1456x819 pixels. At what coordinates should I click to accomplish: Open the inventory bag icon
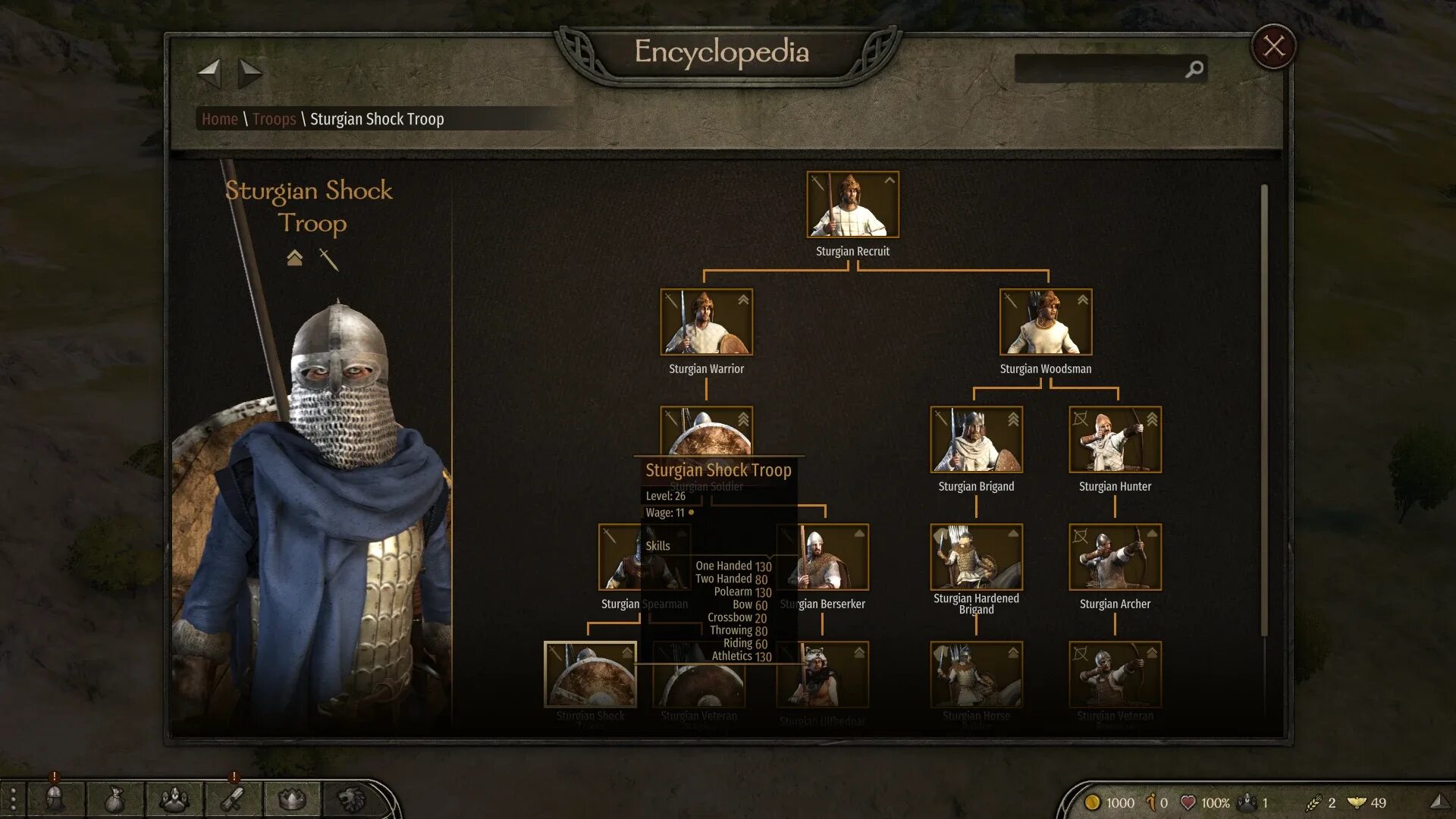114,799
